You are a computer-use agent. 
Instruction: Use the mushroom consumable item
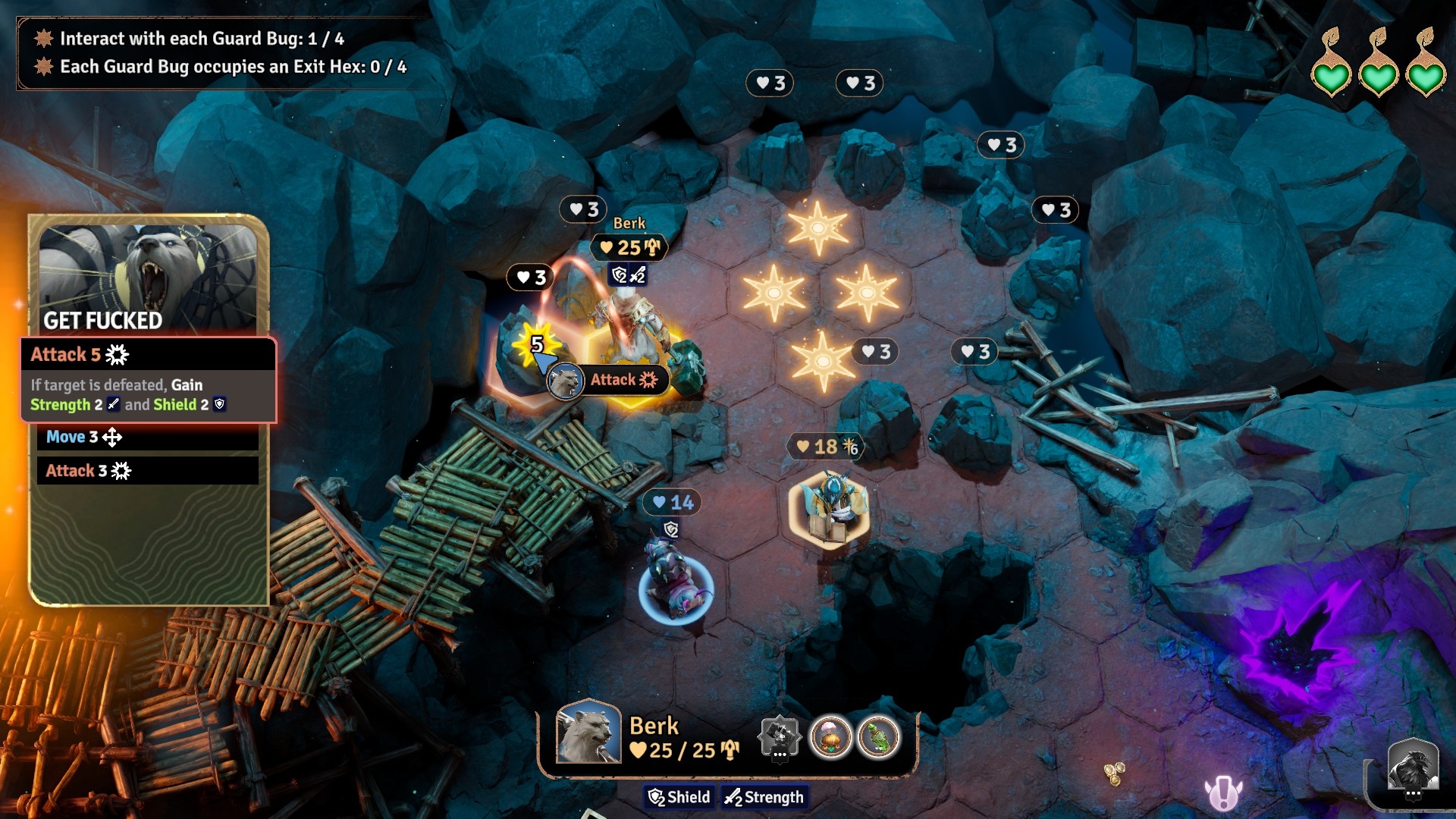pos(830,736)
